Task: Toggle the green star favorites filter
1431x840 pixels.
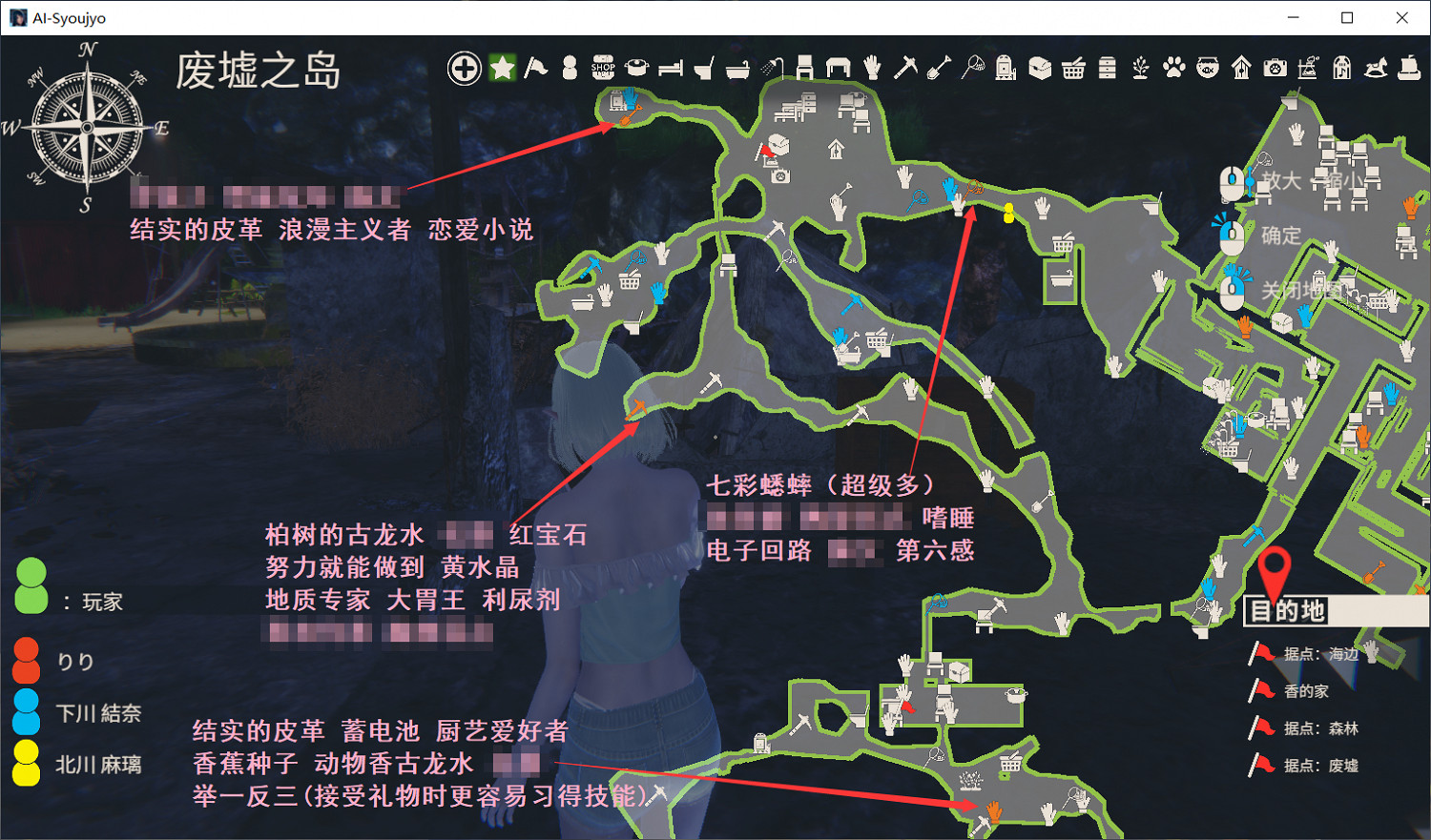Action: pos(501,67)
